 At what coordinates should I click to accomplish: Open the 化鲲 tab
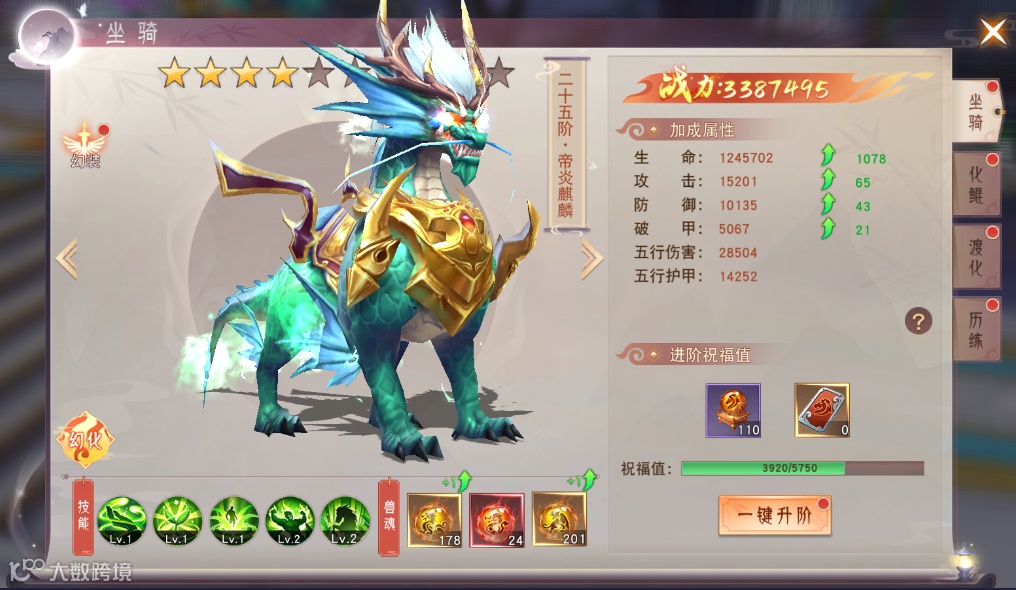tap(975, 184)
